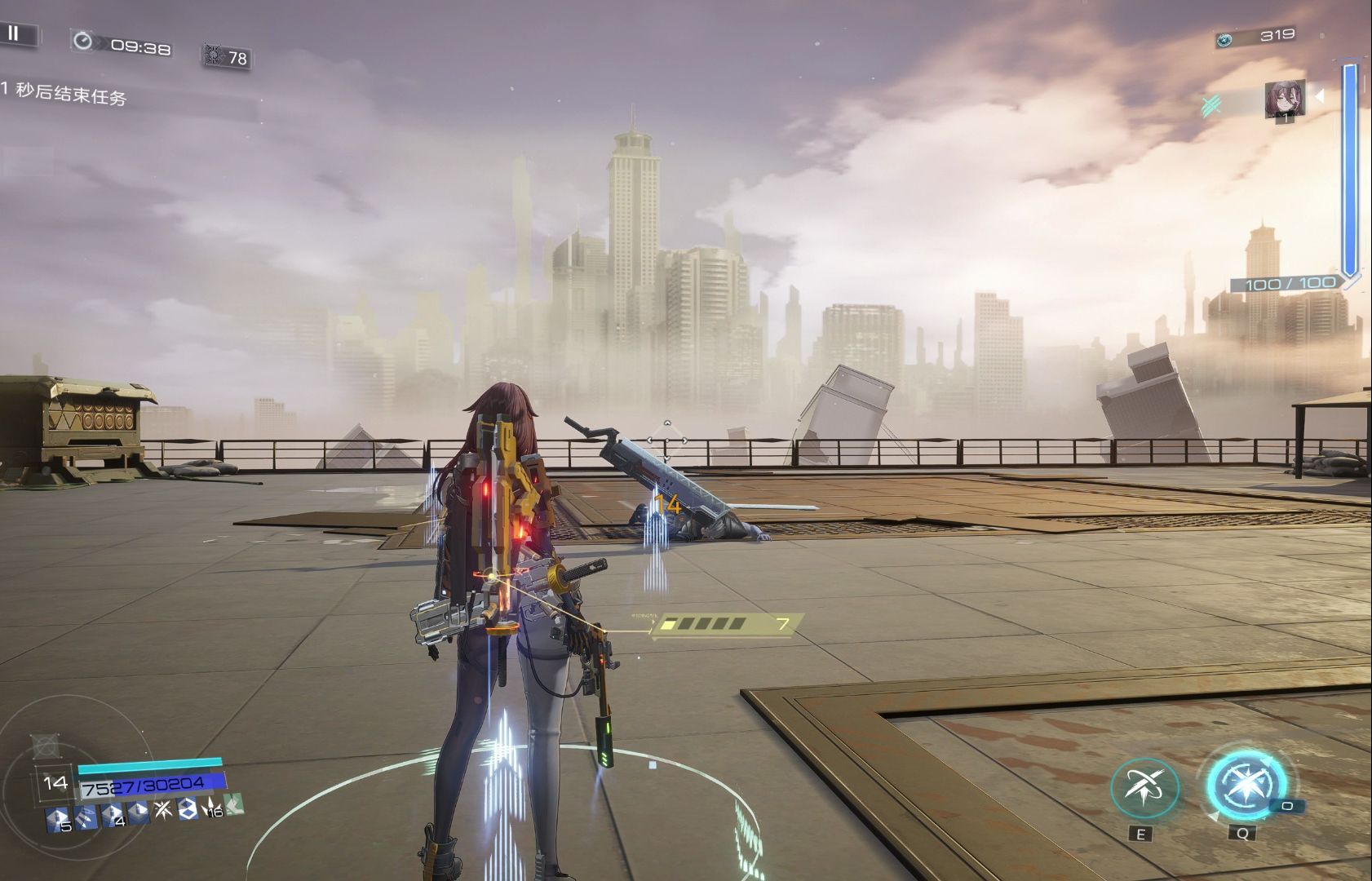The height and width of the screenshot is (881, 1372).
Task: Click the stacked blue diamonds buff icon
Action: (188, 808)
